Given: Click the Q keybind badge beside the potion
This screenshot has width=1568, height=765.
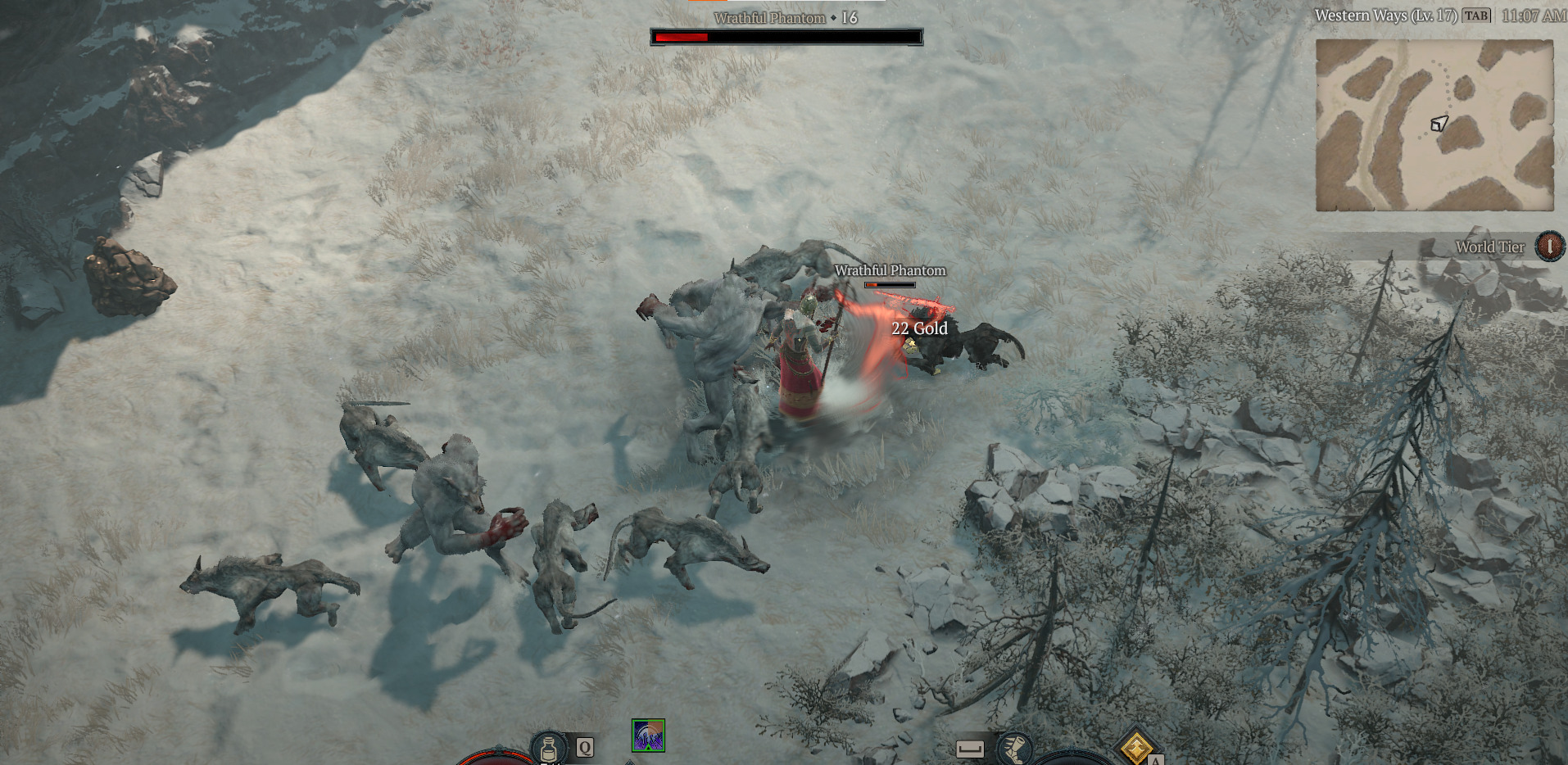Looking at the screenshot, I should (584, 747).
